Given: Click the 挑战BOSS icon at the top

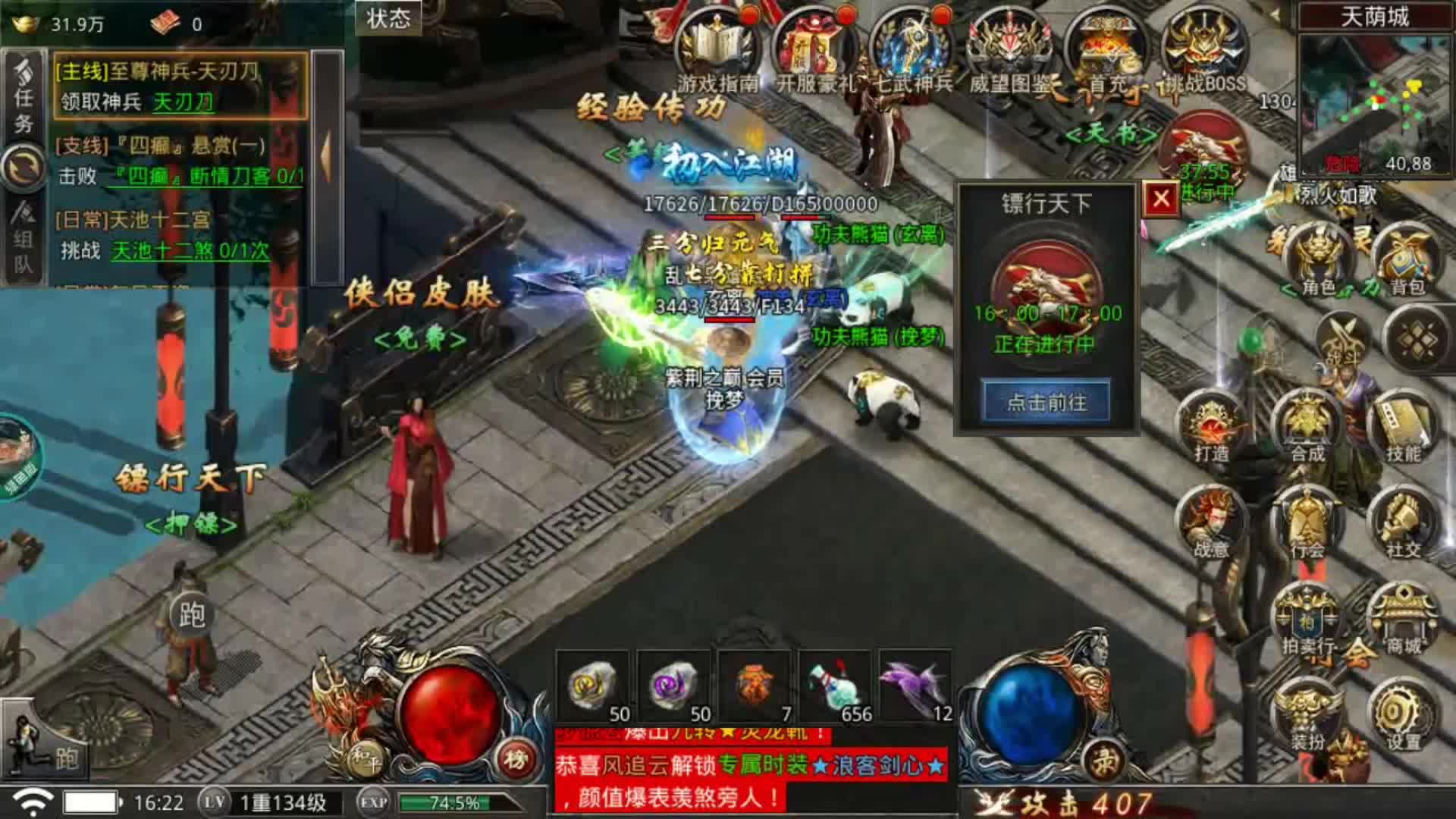Looking at the screenshot, I should pyautogui.click(x=1203, y=42).
